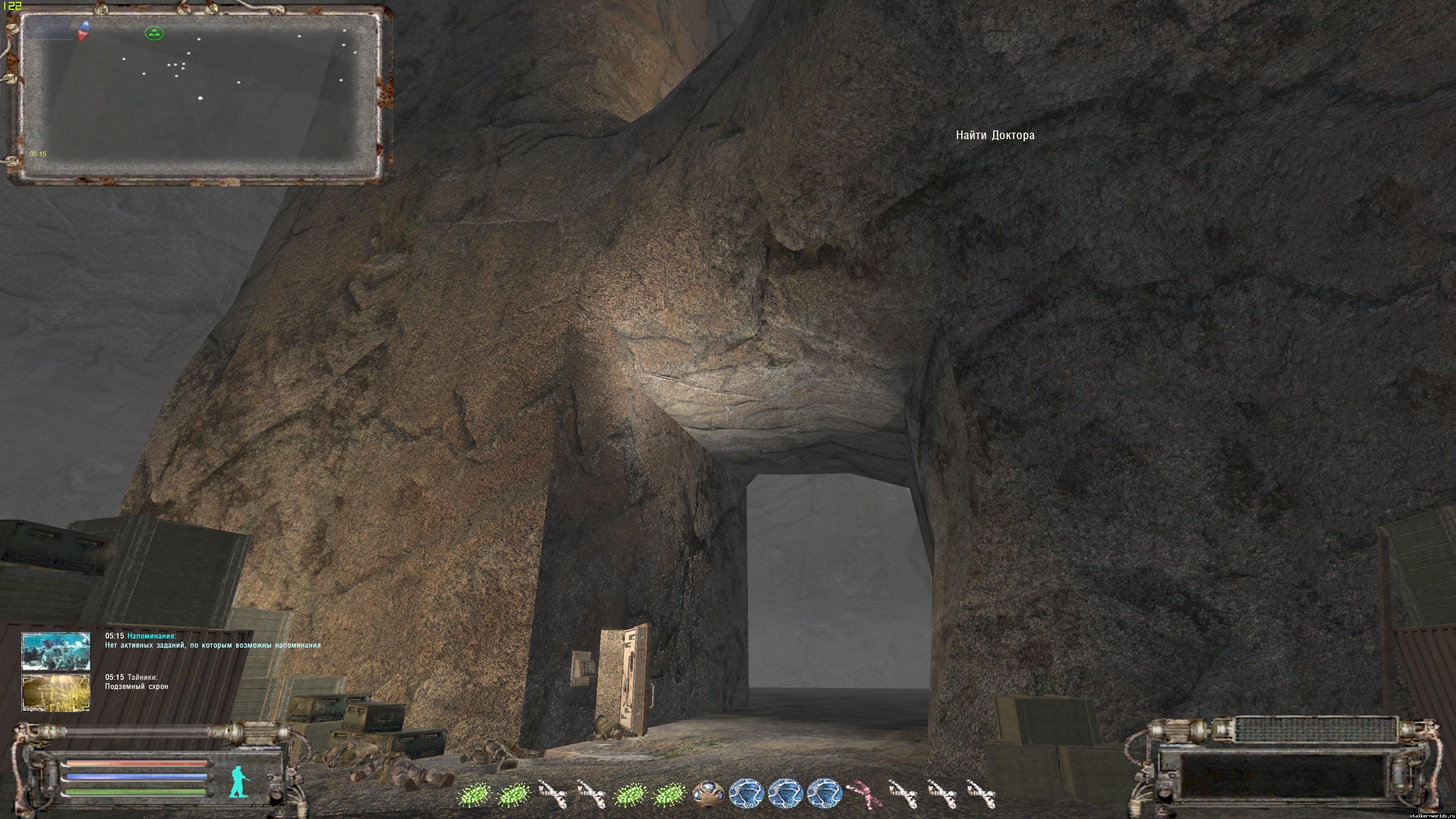Screen dimensions: 1456x819
Task: Open the Напоминания message thumbnail
Action: pyautogui.click(x=56, y=651)
